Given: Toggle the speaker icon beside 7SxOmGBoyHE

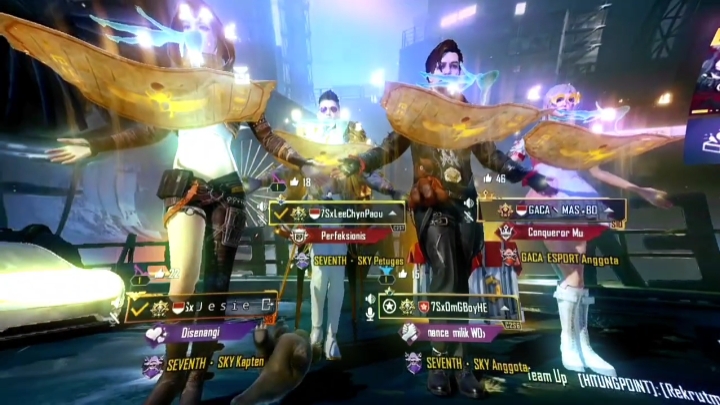Looking at the screenshot, I should tap(371, 299).
